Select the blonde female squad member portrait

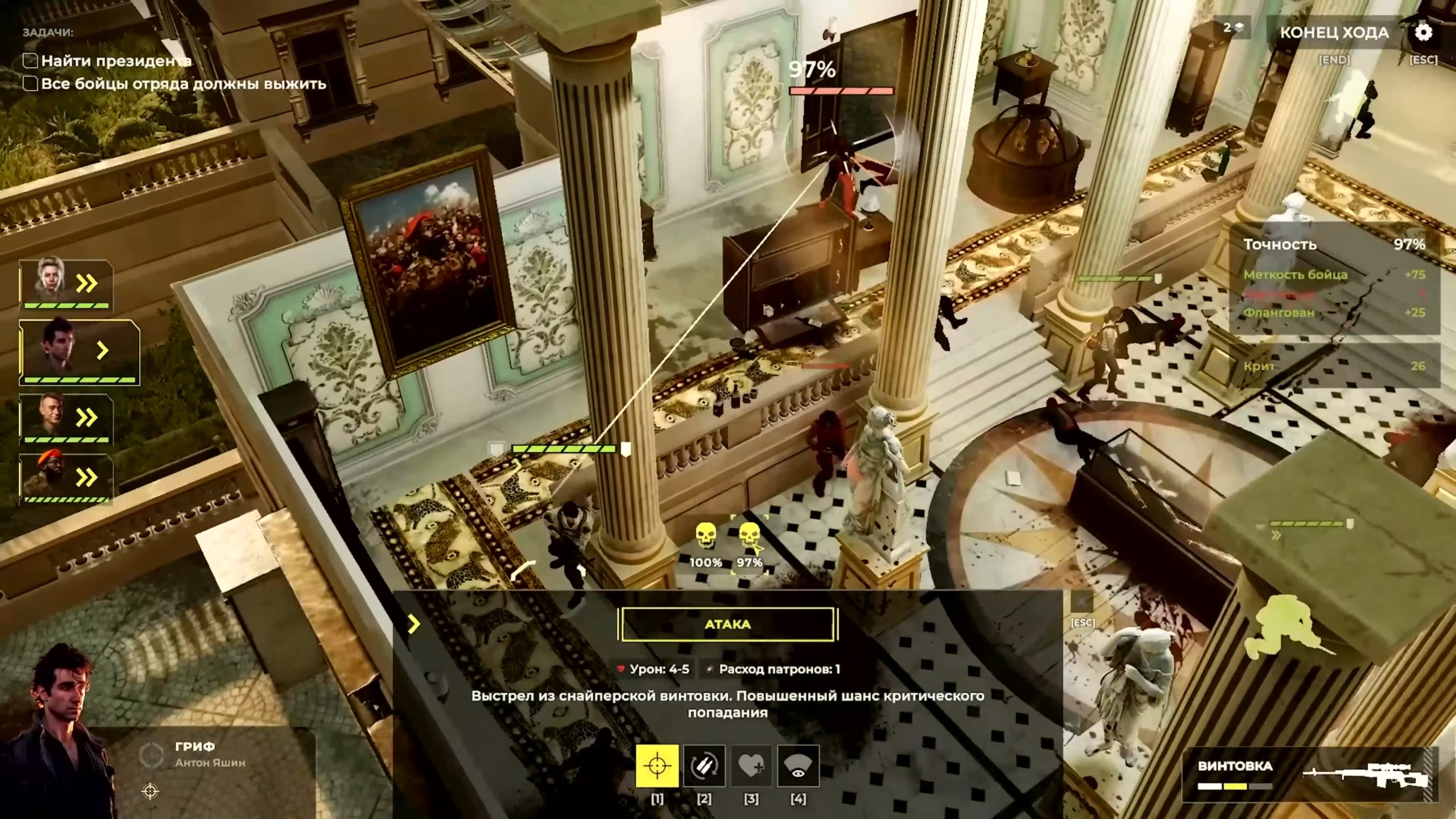tap(65, 283)
